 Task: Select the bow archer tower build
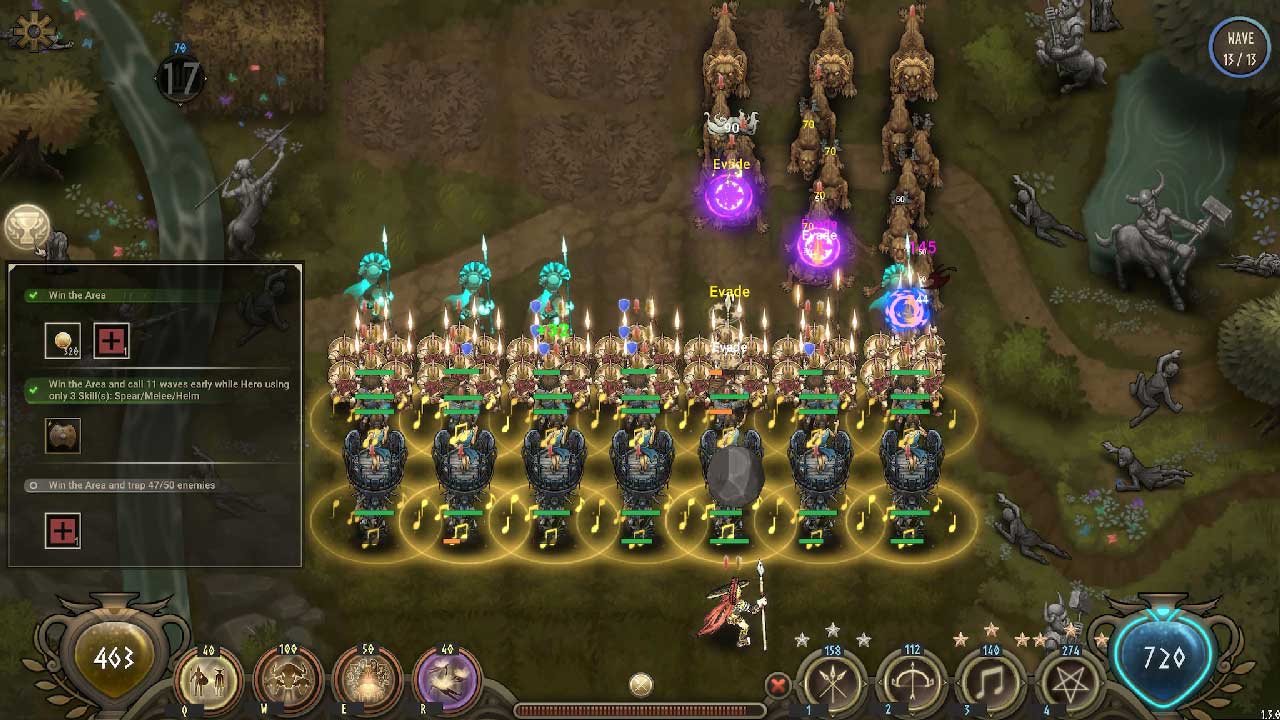(912, 685)
